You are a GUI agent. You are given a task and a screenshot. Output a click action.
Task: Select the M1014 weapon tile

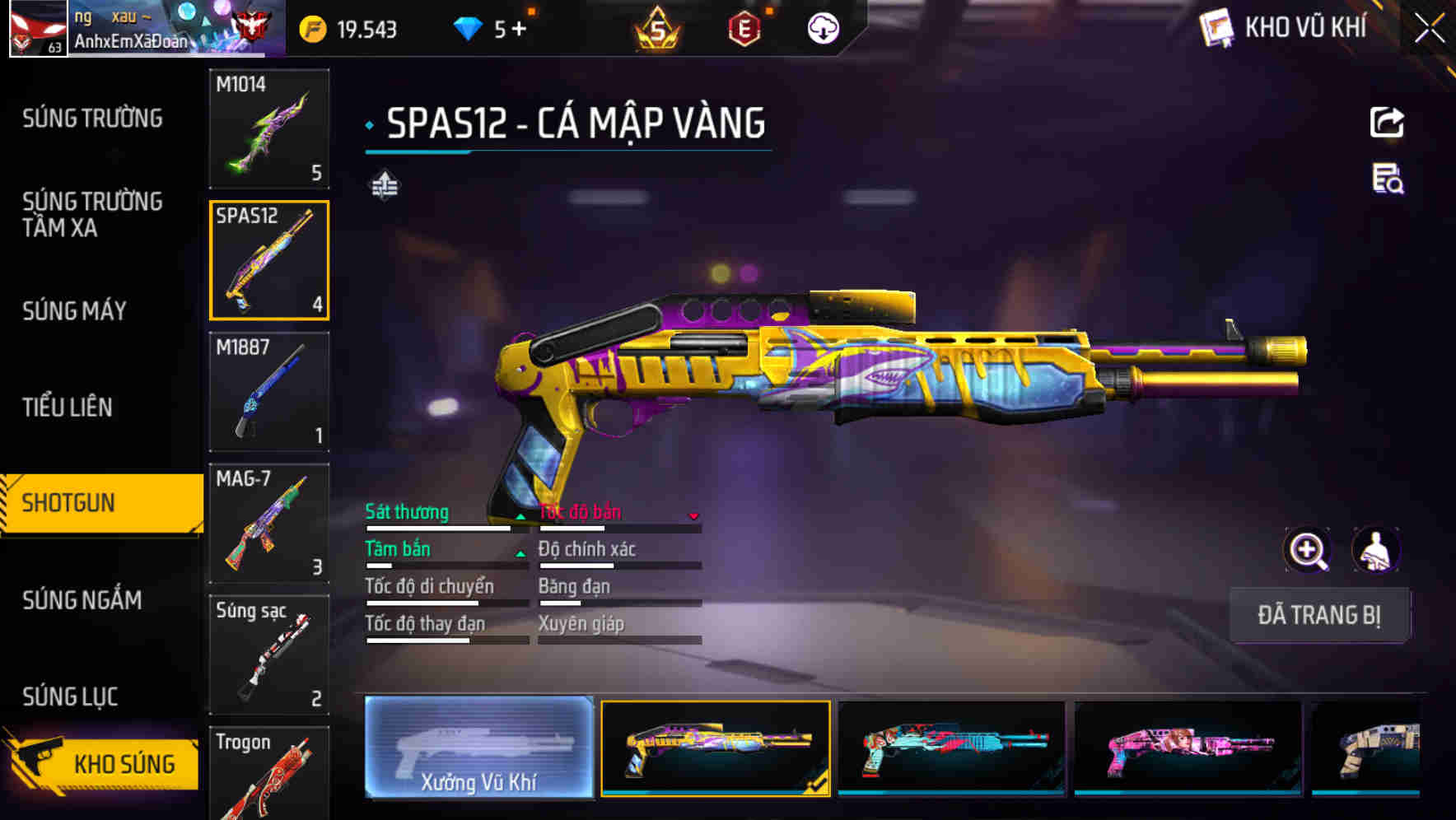pos(269,128)
